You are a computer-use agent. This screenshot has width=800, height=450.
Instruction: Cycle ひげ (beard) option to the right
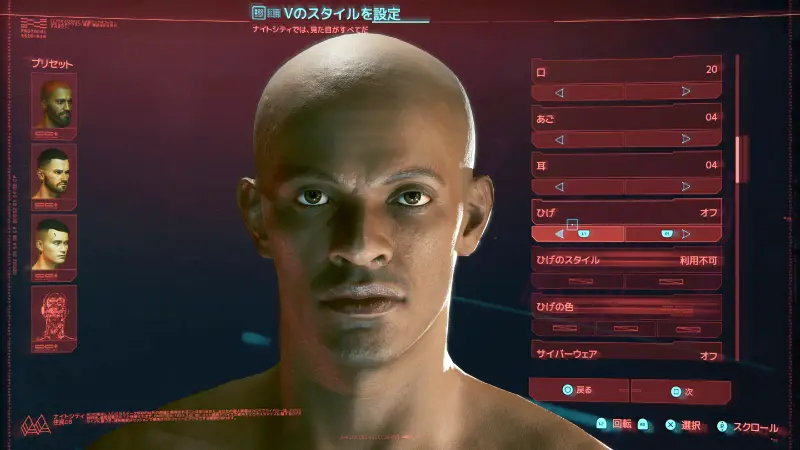point(686,234)
